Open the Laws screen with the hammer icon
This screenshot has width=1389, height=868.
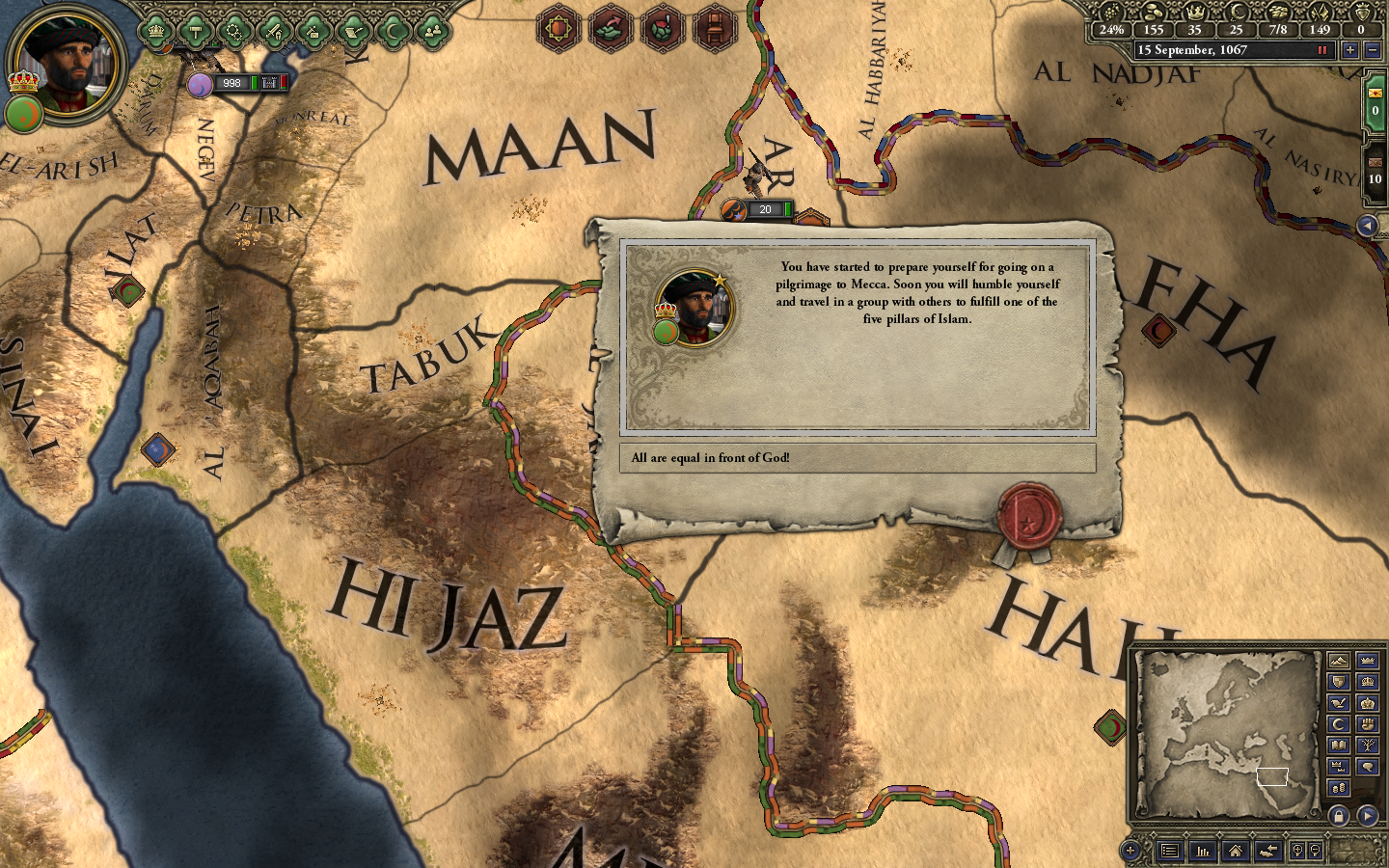pos(196,30)
